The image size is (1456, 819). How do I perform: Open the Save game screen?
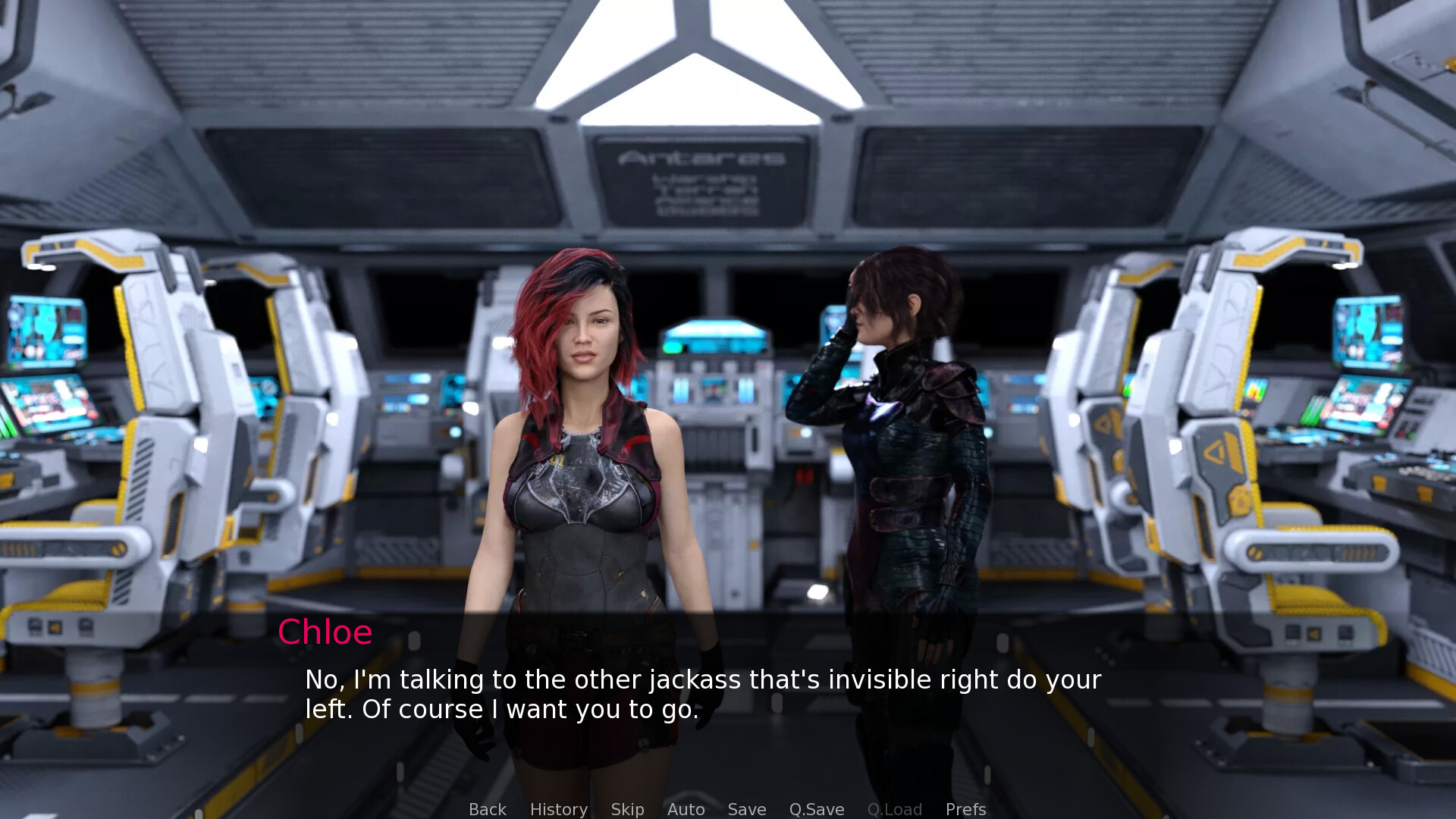point(746,809)
